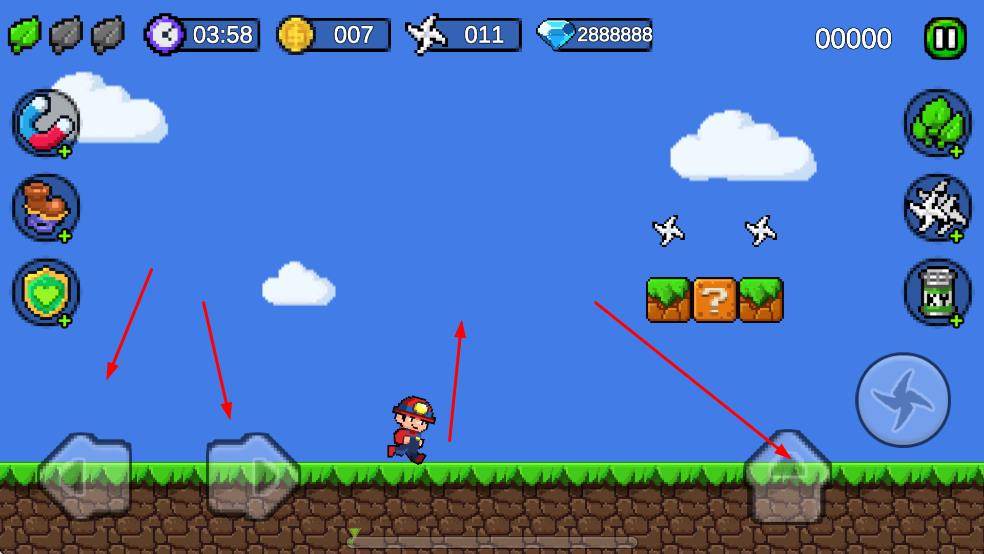Add more shurikens with the shuriken pack button
This screenshot has height=554, width=984.
(937, 208)
